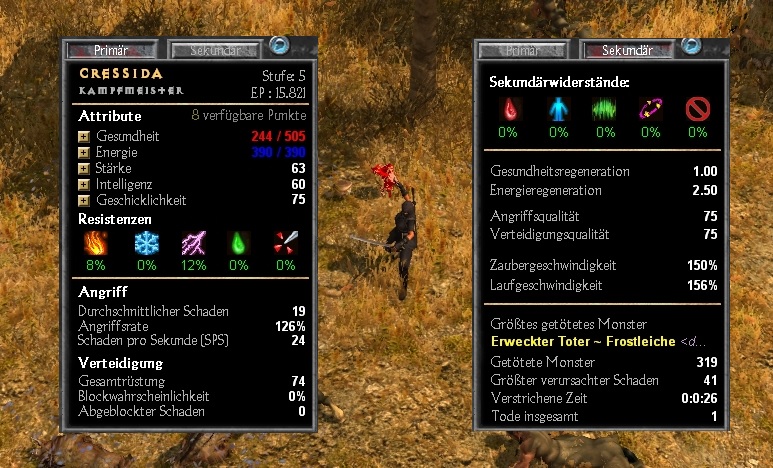This screenshot has height=468, width=773.
Task: Add a point to Gesundheit
Action: click(x=84, y=137)
